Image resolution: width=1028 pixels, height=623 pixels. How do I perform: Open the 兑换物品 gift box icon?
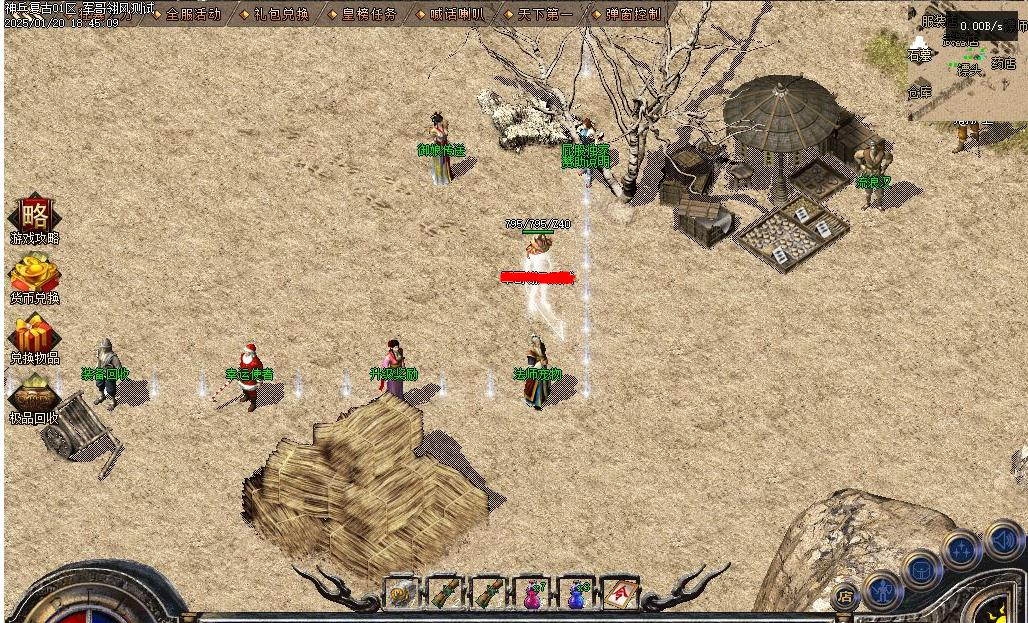click(x=35, y=336)
